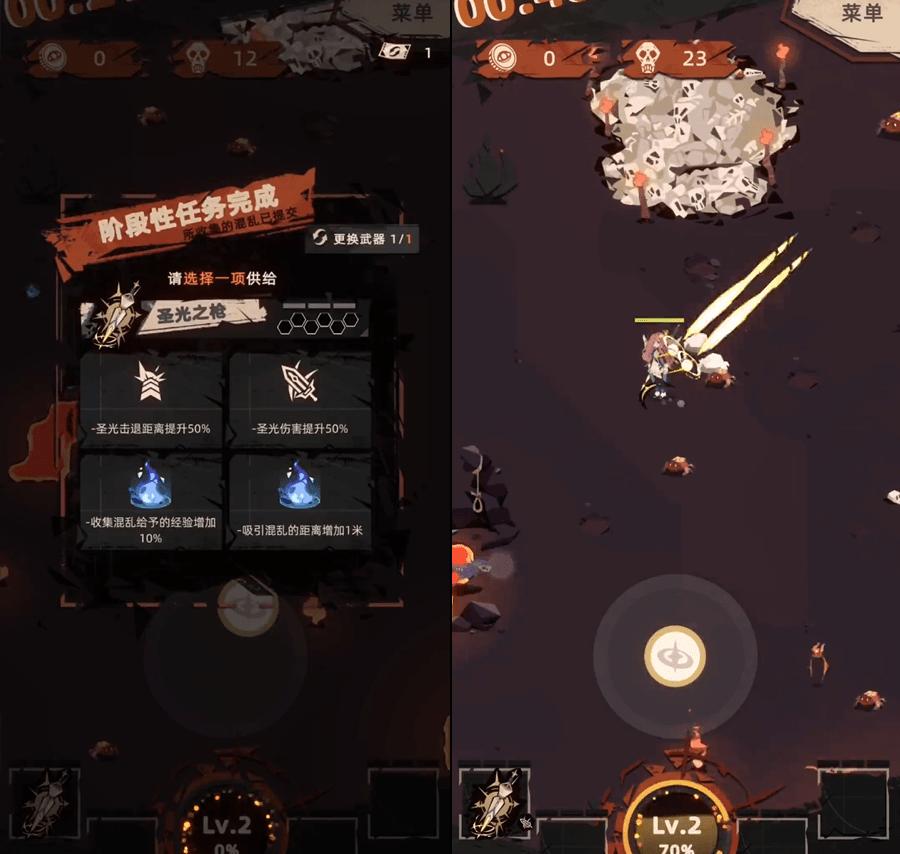Pick the chaos experience +10% supply
900x854 pixels.
pos(150,500)
